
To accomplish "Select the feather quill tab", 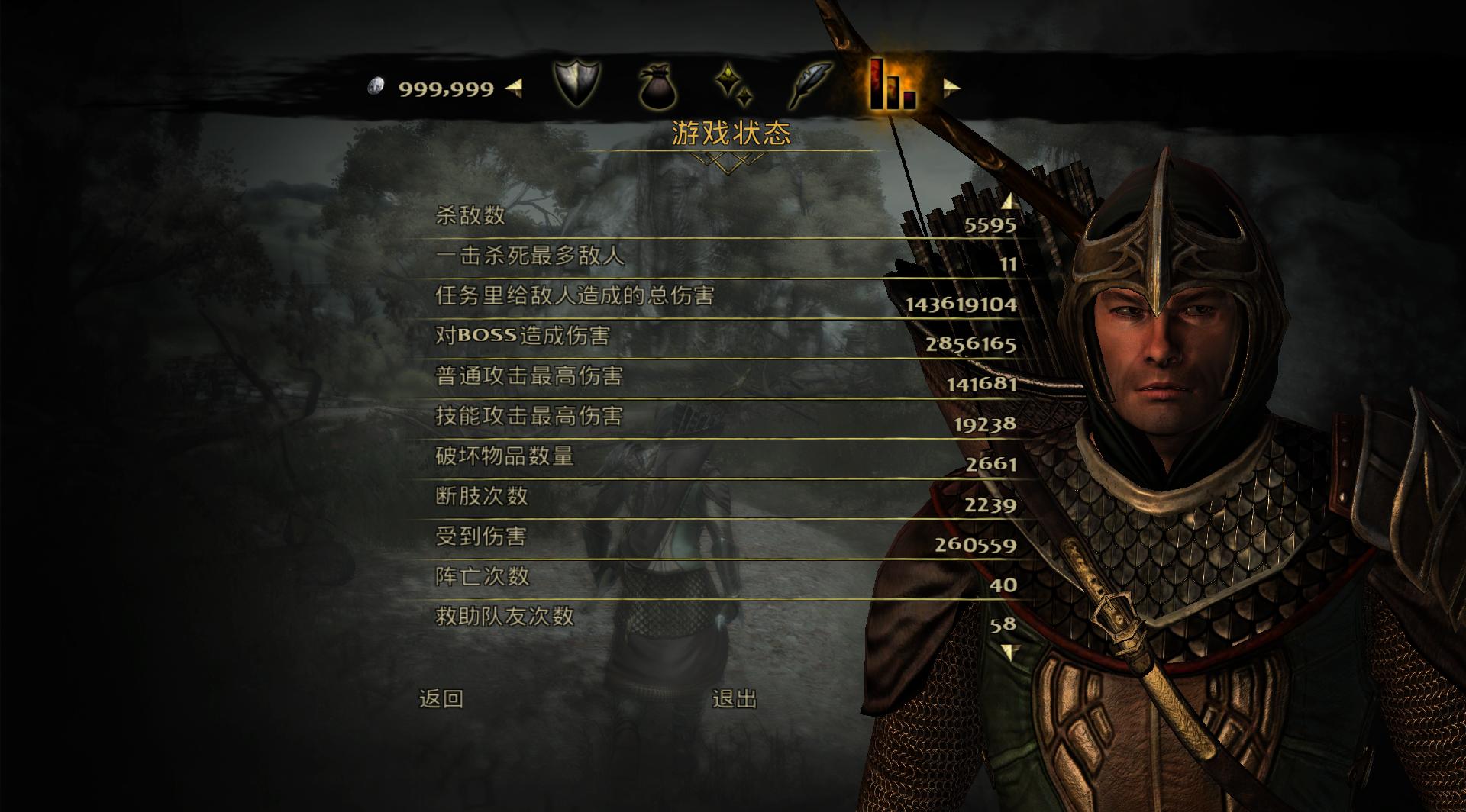I will 811,85.
